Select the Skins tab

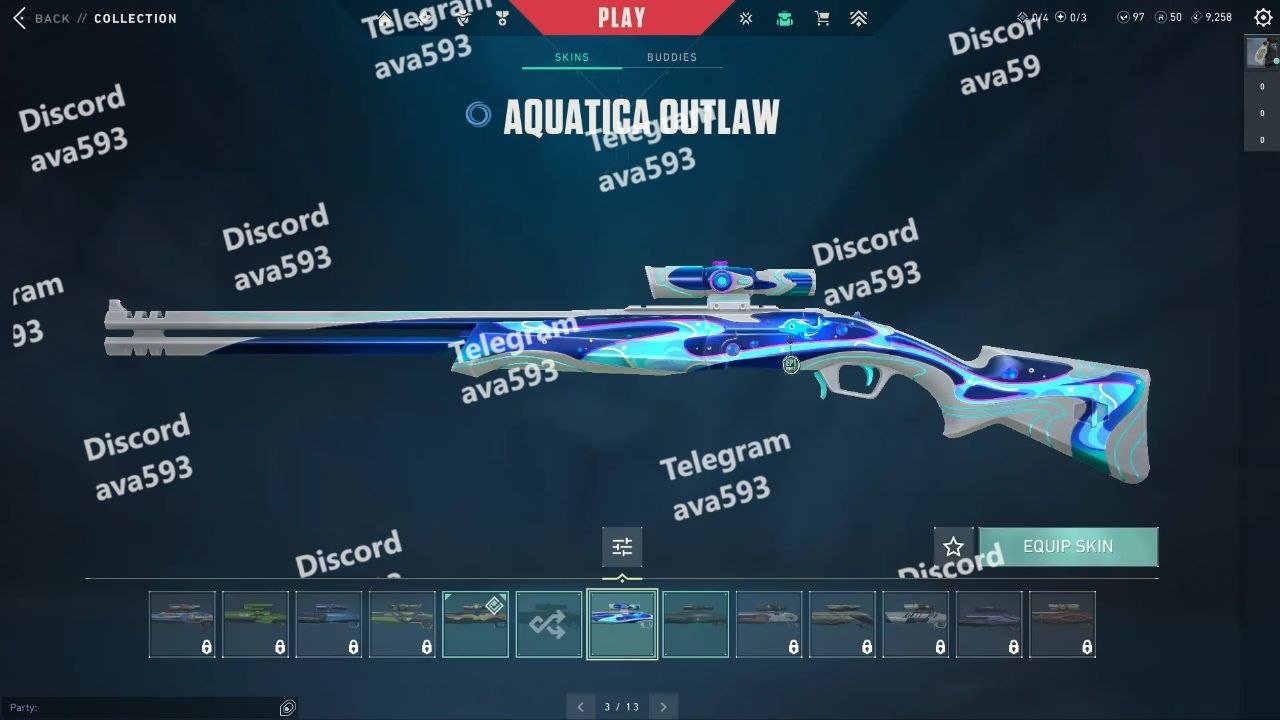click(572, 57)
